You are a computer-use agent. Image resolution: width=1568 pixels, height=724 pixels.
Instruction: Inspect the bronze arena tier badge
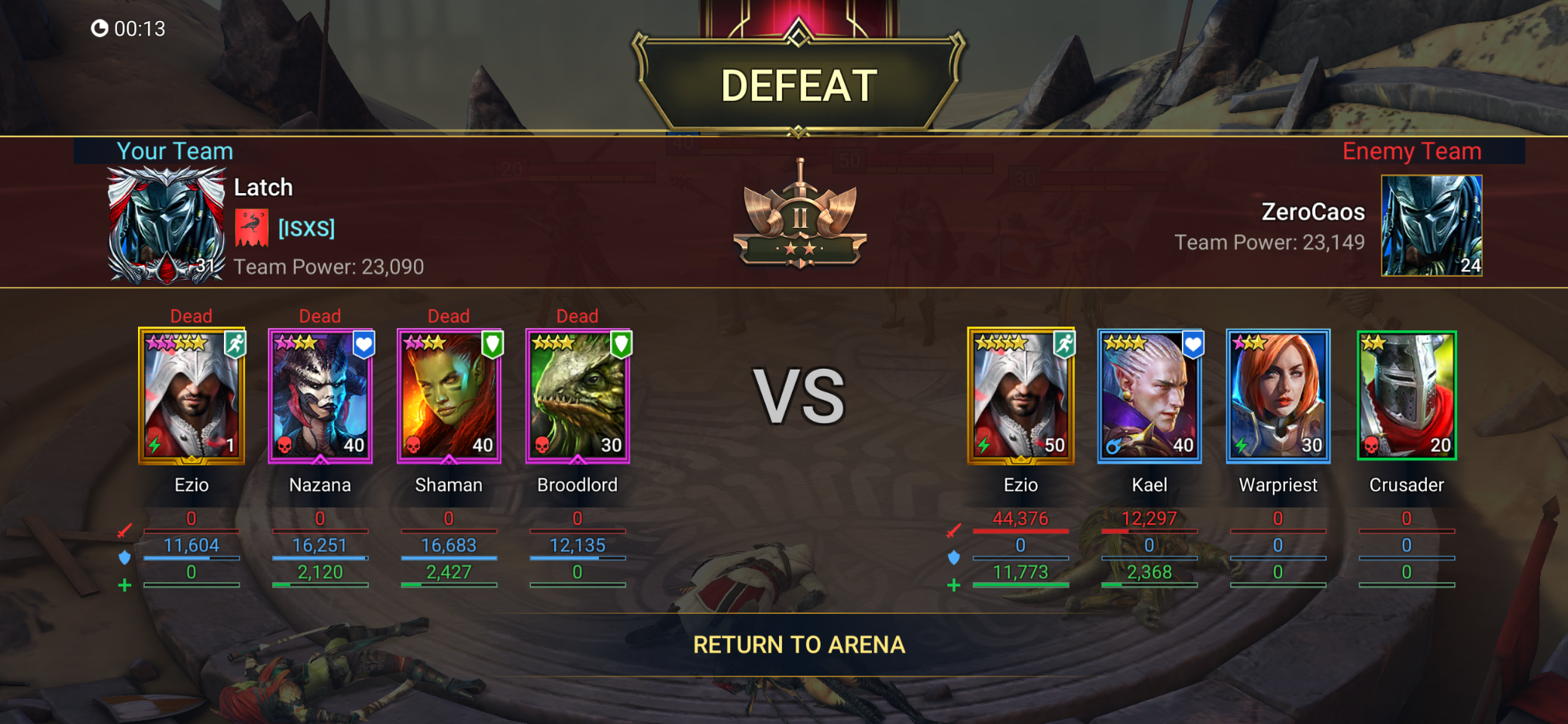[x=799, y=219]
